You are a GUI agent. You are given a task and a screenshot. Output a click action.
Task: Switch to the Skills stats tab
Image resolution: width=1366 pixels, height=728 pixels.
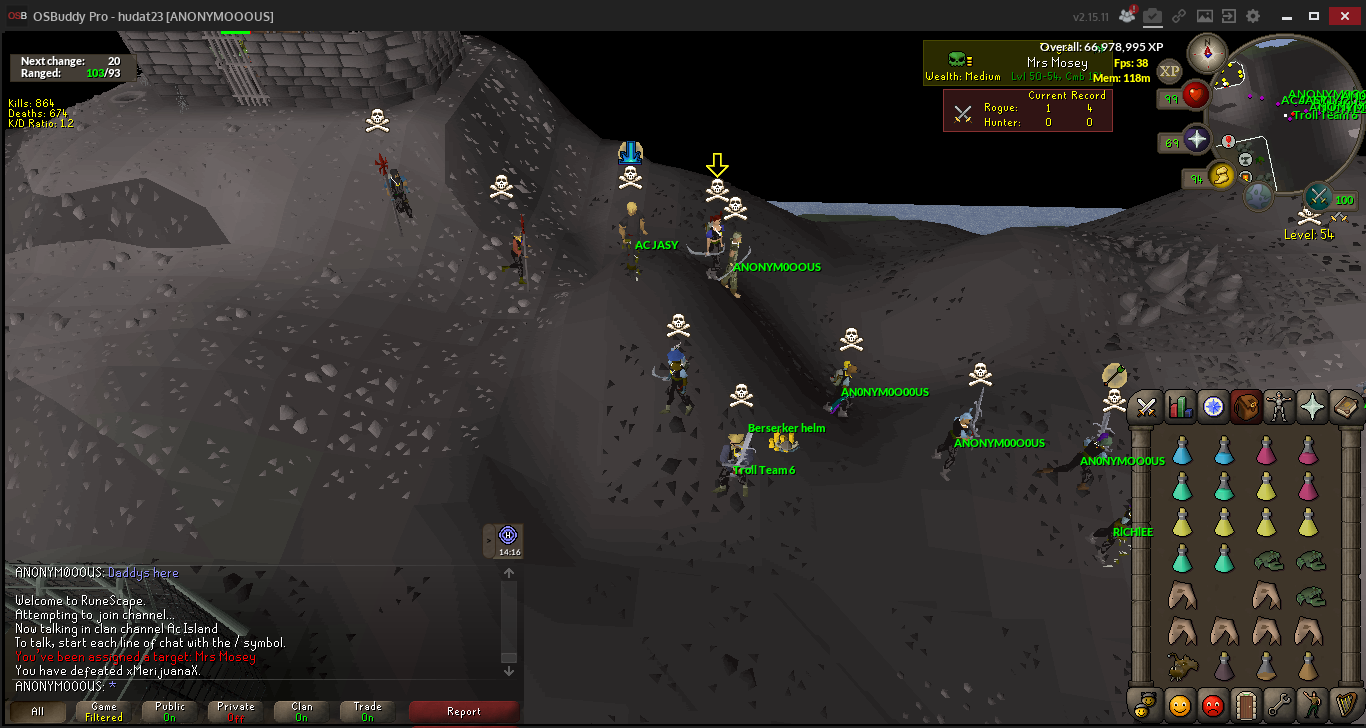tap(1180, 406)
